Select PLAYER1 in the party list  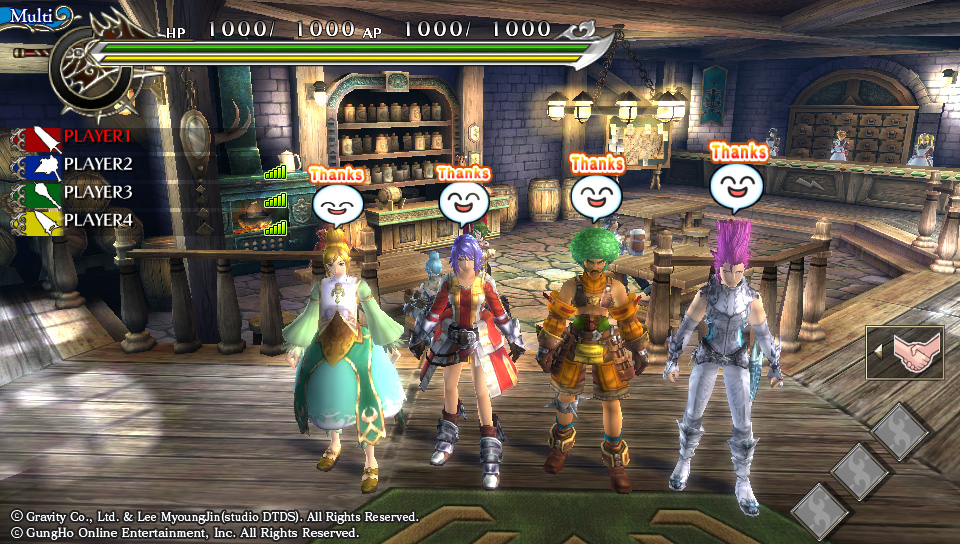click(x=96, y=136)
